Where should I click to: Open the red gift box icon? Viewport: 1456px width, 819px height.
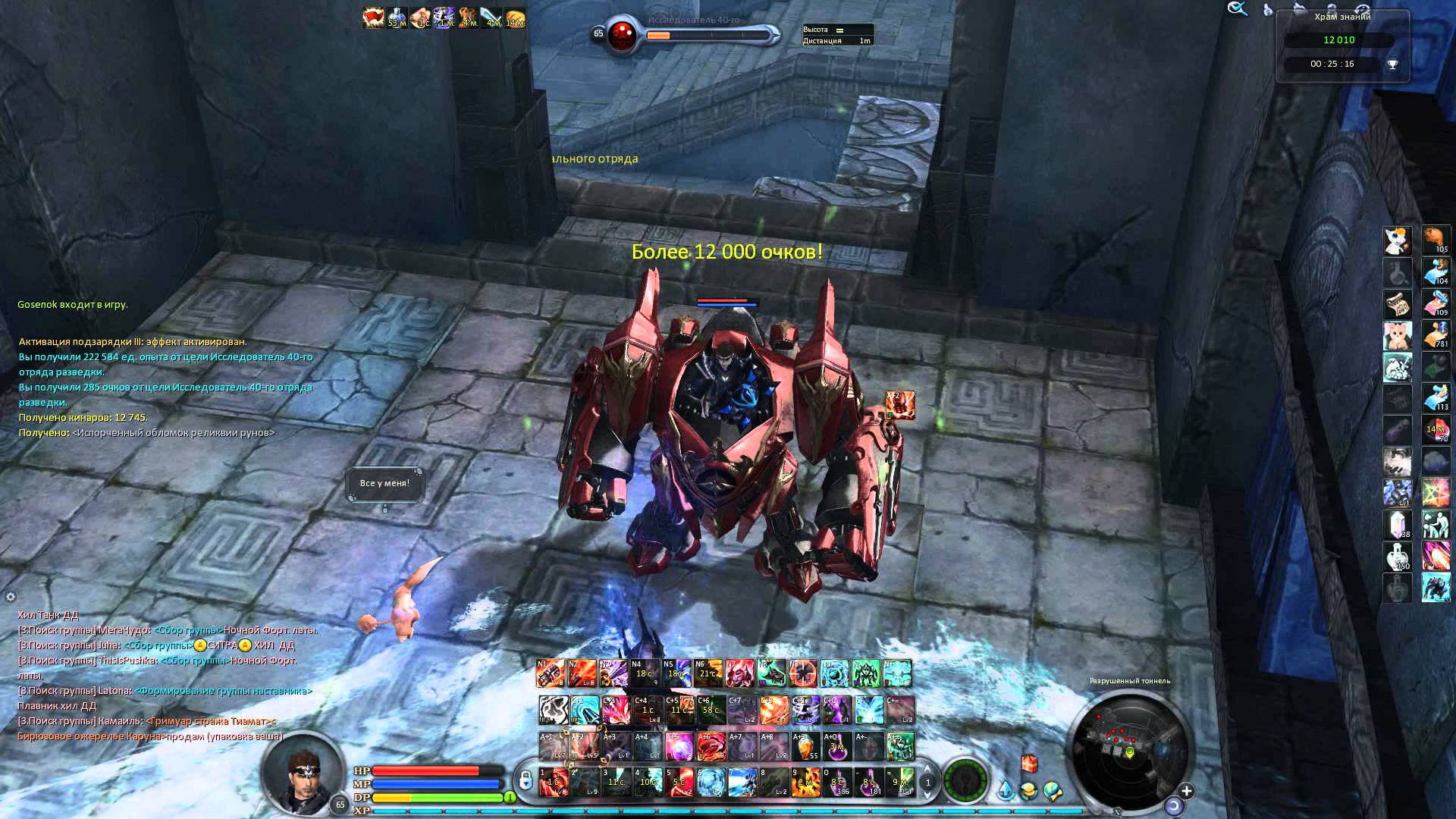[x=1028, y=763]
